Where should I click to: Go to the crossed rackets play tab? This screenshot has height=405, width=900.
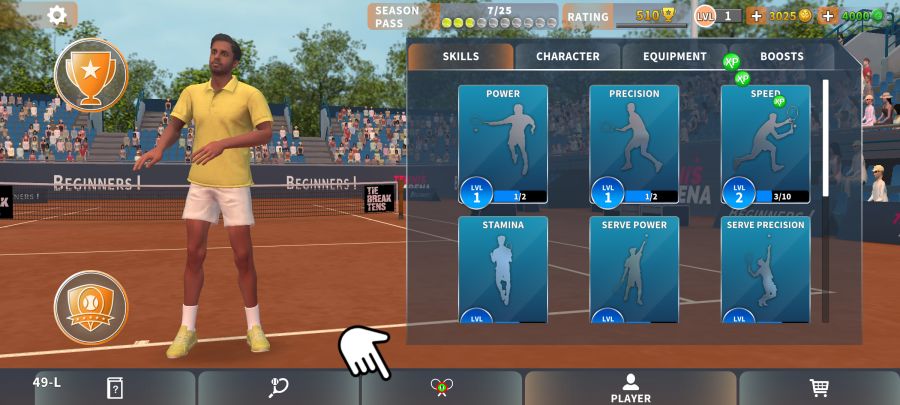(x=442, y=388)
